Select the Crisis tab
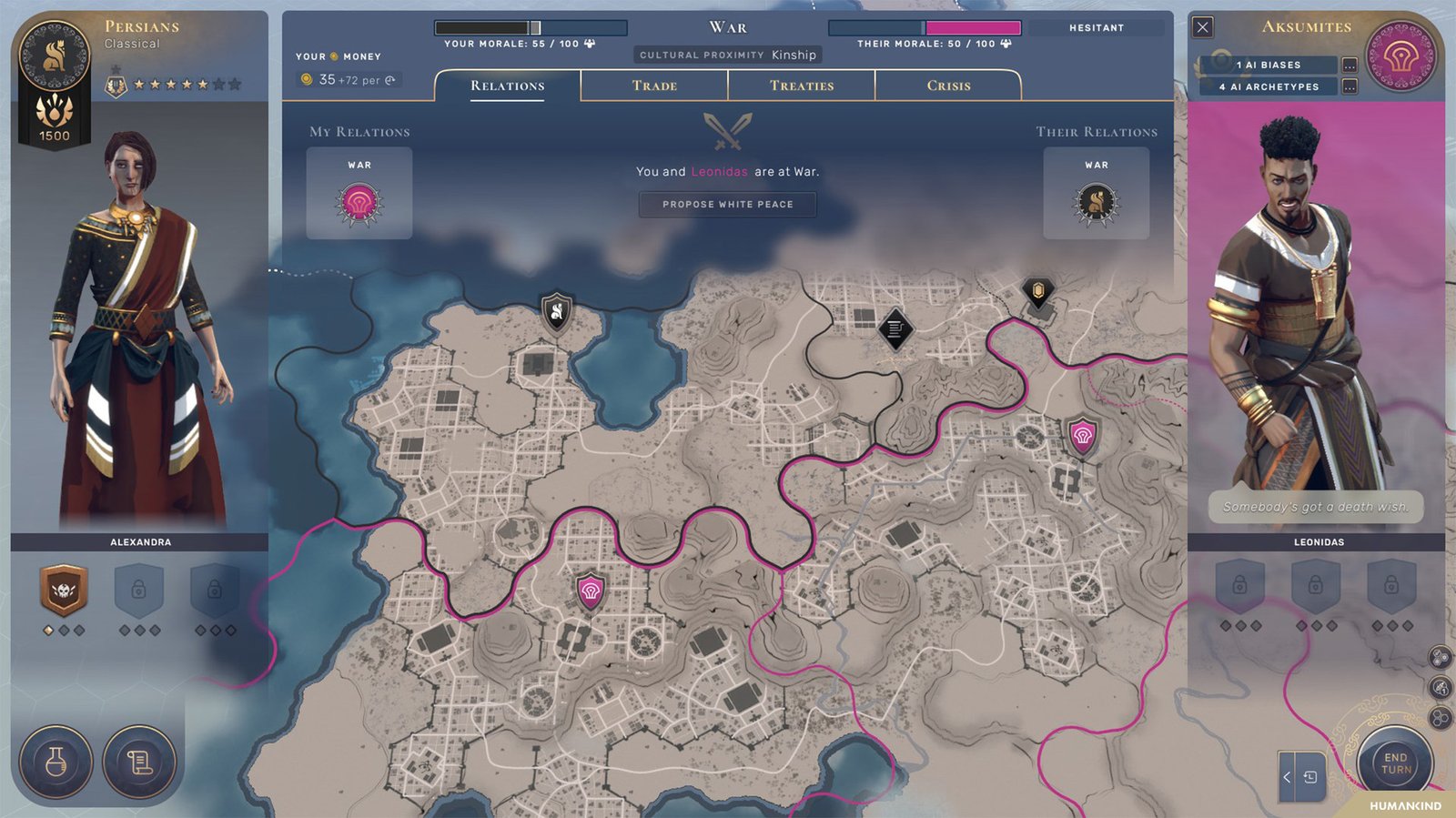The height and width of the screenshot is (818, 1456). [x=948, y=85]
